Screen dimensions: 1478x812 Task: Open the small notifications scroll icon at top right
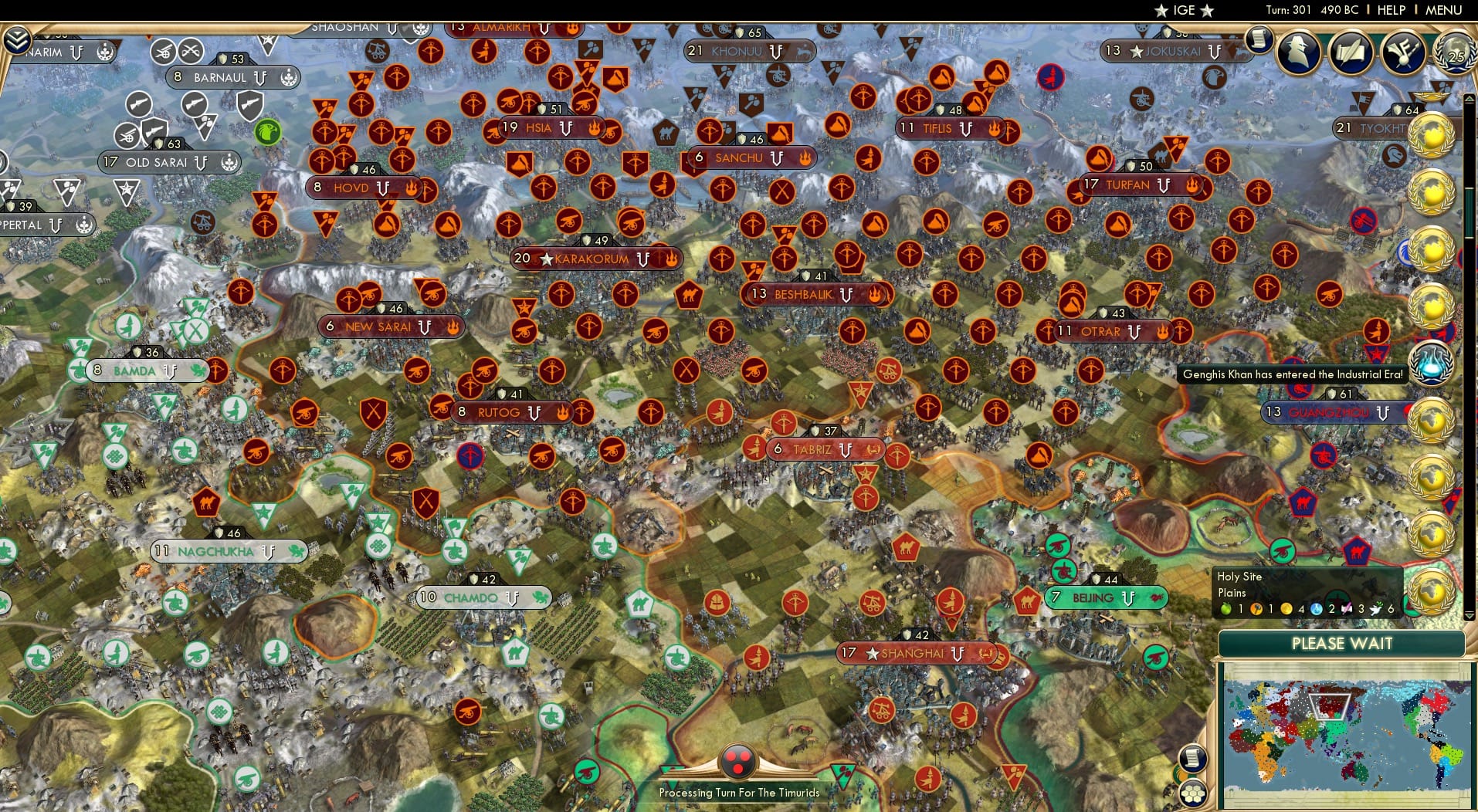1259,39
